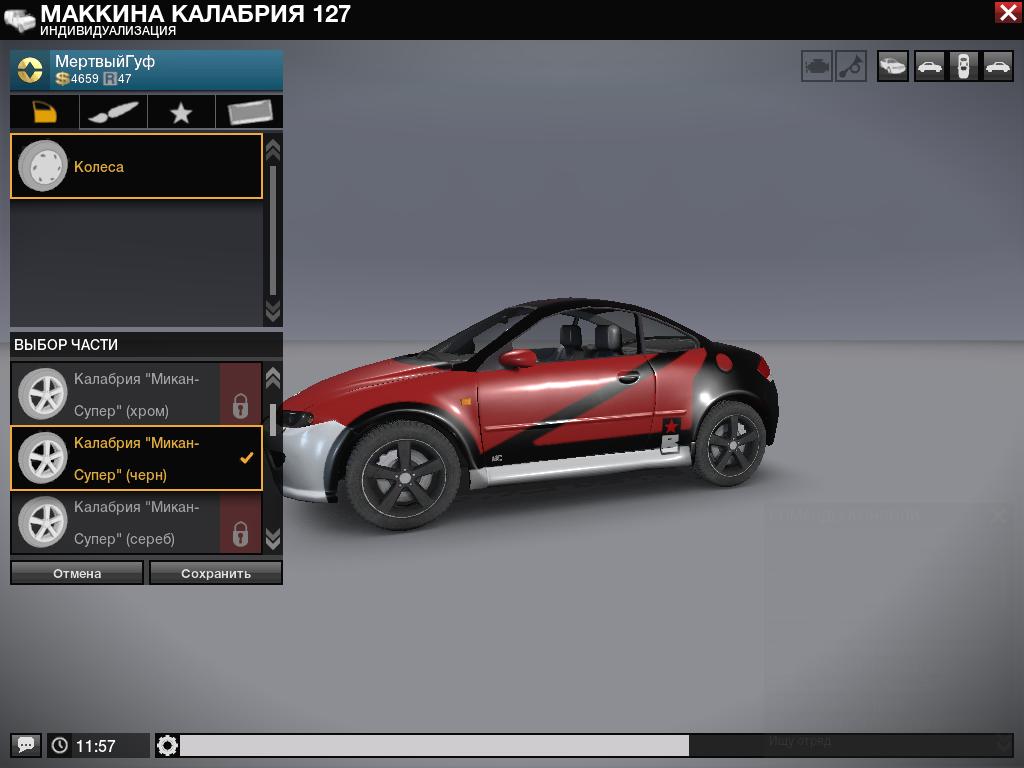Viewport: 1024px width, 768px height.
Task: Switch to the car door parts tab
Action: [45, 112]
